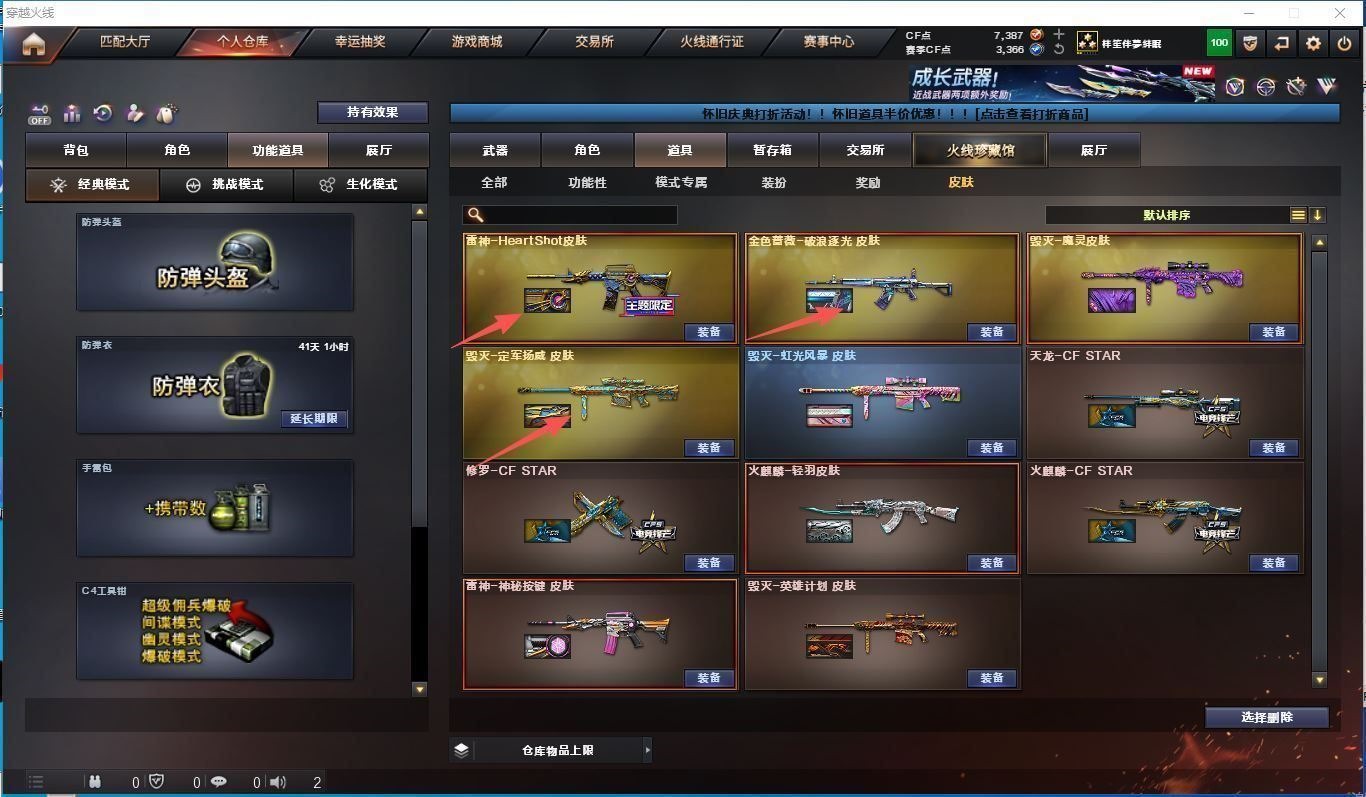
Task: Click the 持有效果 button
Action: click(372, 112)
